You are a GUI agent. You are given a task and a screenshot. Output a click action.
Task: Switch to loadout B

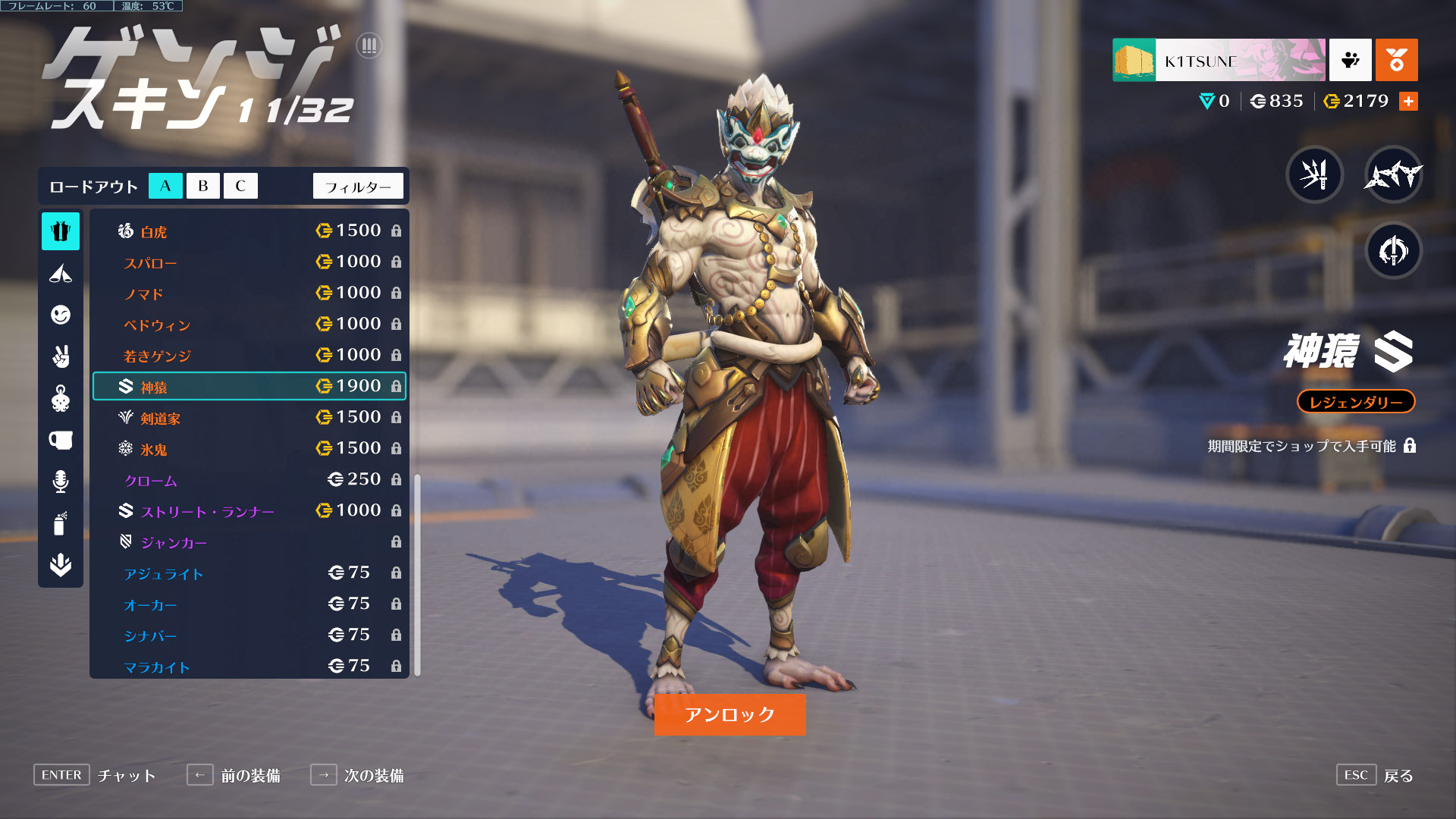click(x=202, y=186)
